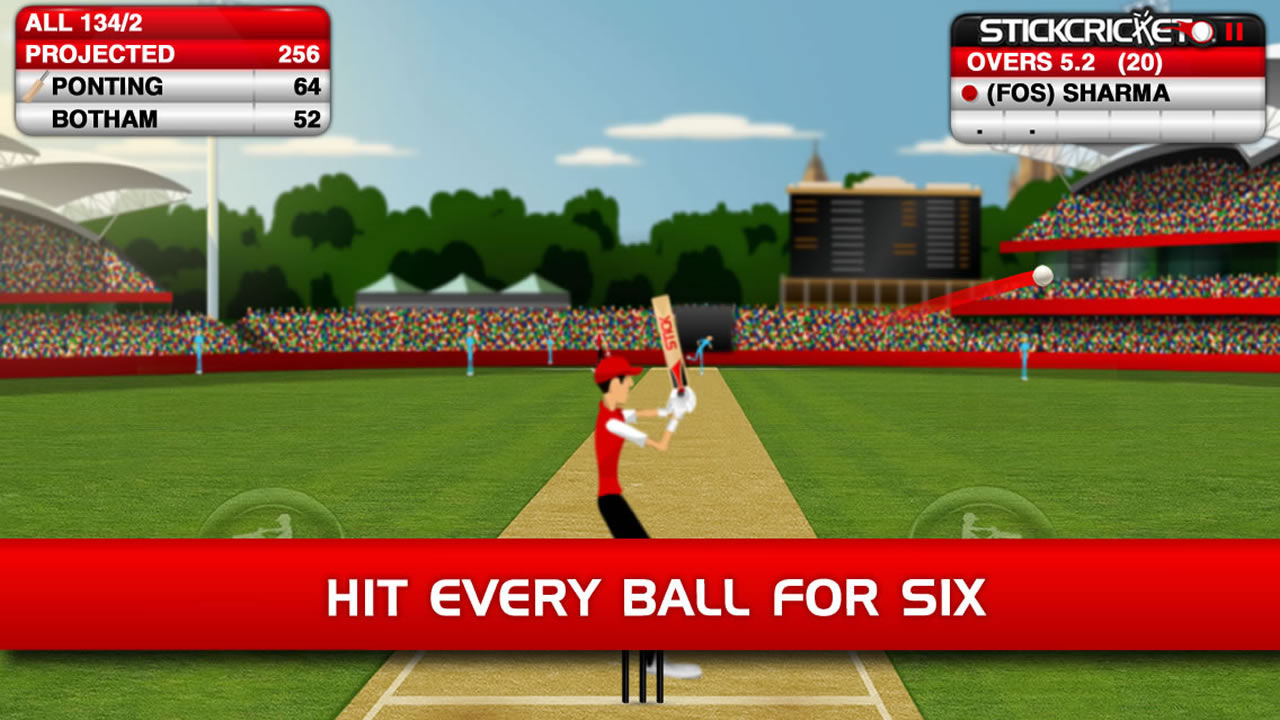This screenshot has width=1280, height=720.
Task: Select the right-side batting shot icon
Action: click(984, 521)
